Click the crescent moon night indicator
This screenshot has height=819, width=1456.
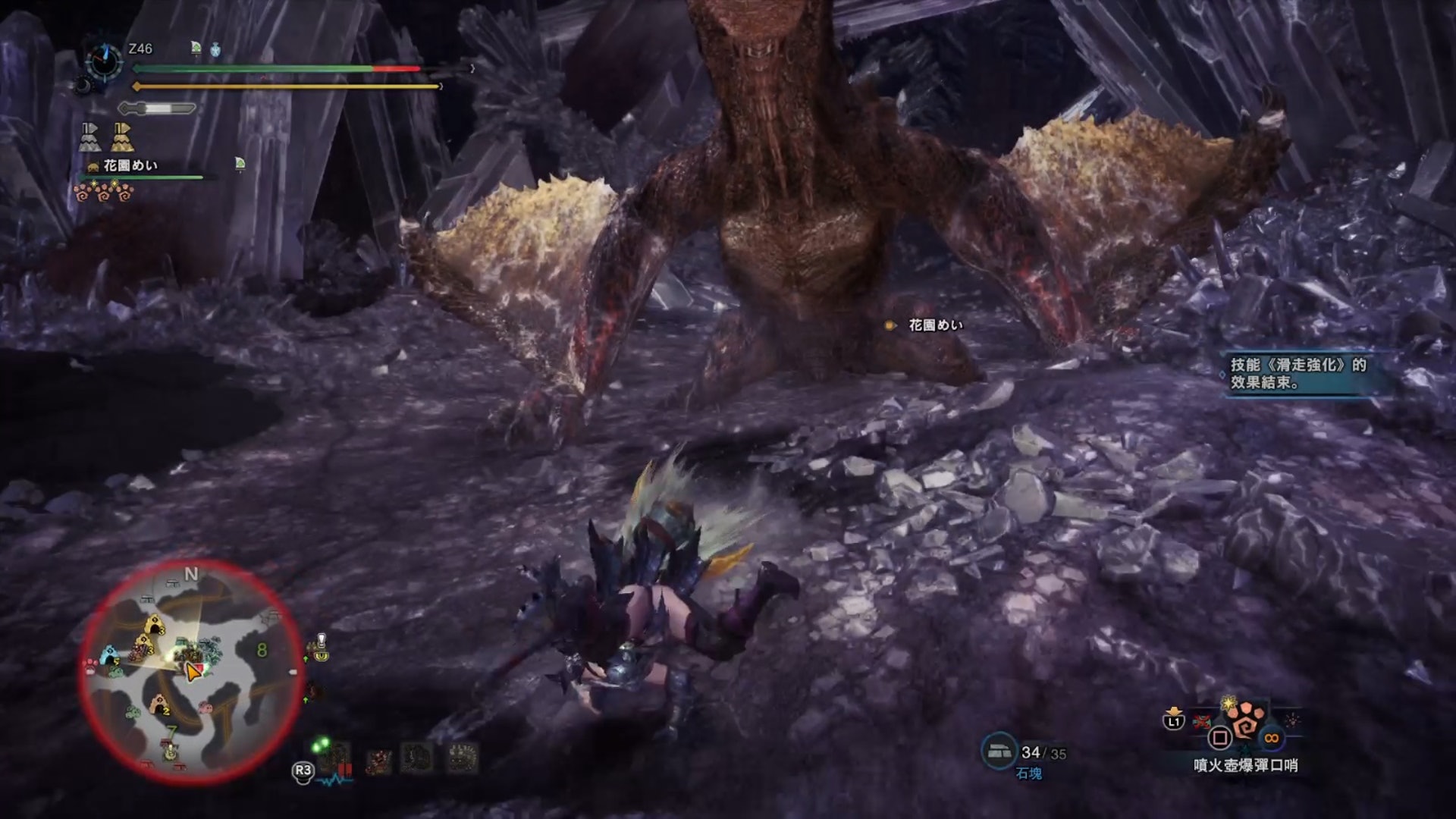83,86
